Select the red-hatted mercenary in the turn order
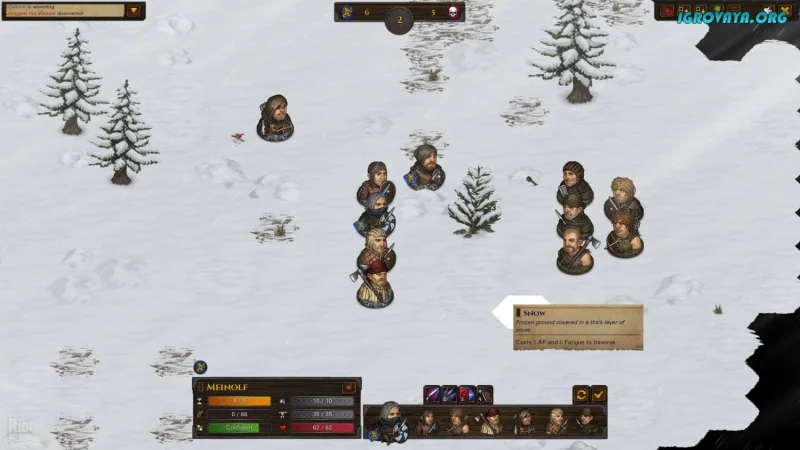This screenshot has height=450, width=800. (491, 422)
